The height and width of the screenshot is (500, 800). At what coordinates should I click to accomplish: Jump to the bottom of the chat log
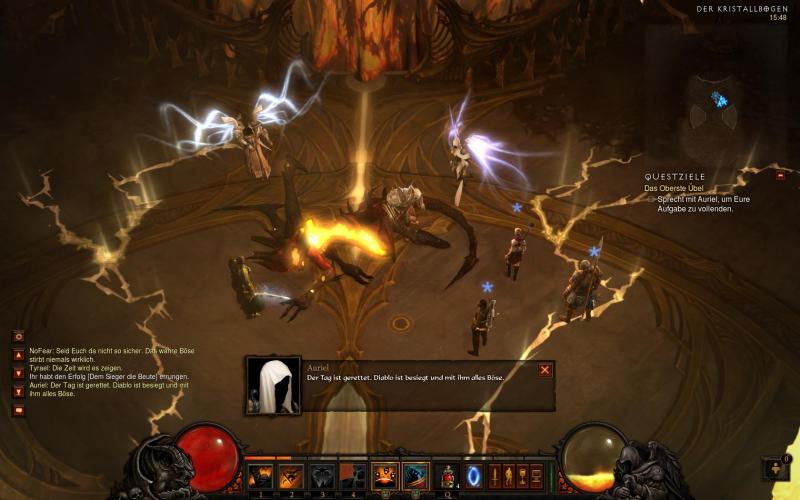pos(18,391)
